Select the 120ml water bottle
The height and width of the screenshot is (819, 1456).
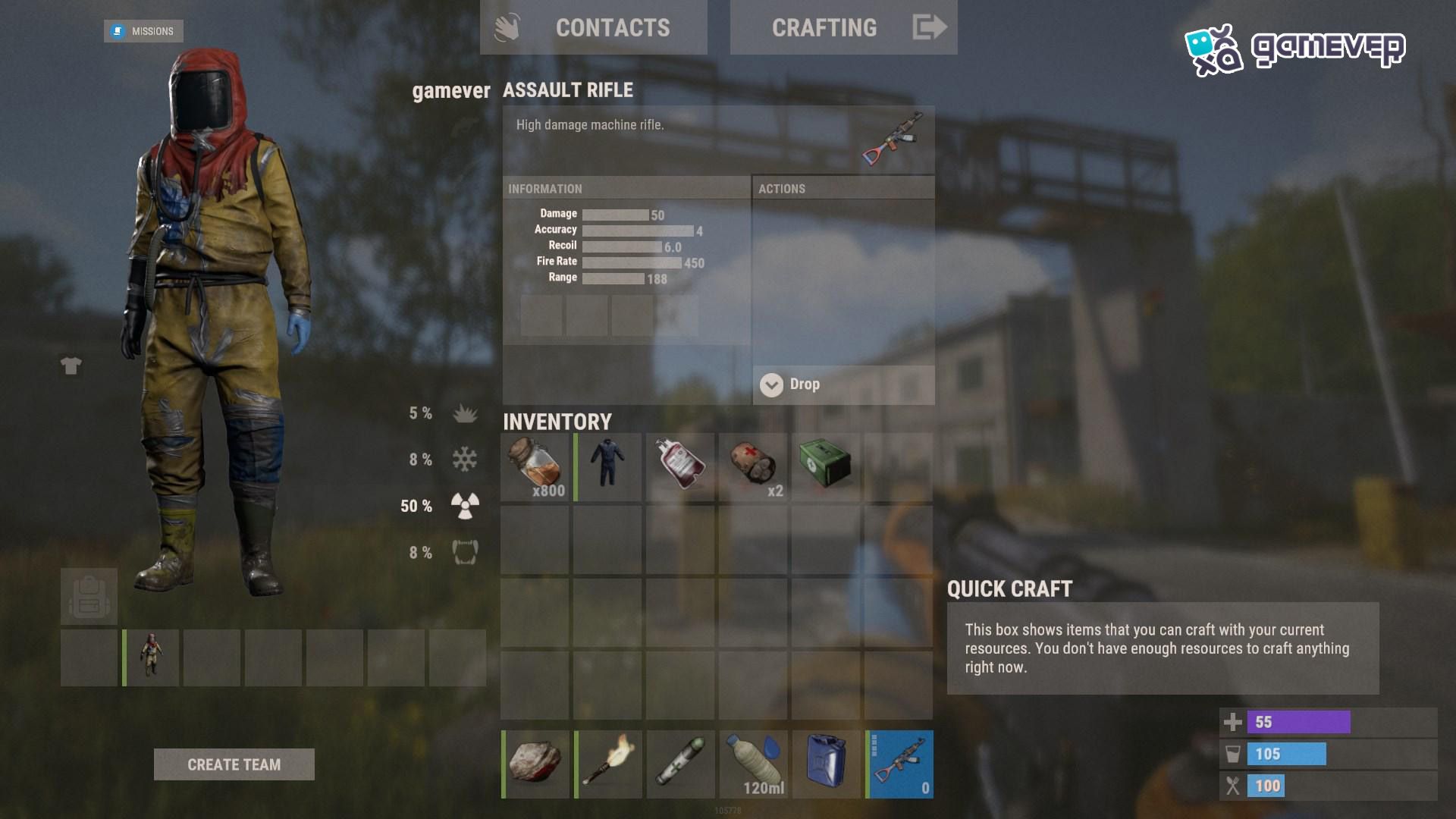(754, 764)
